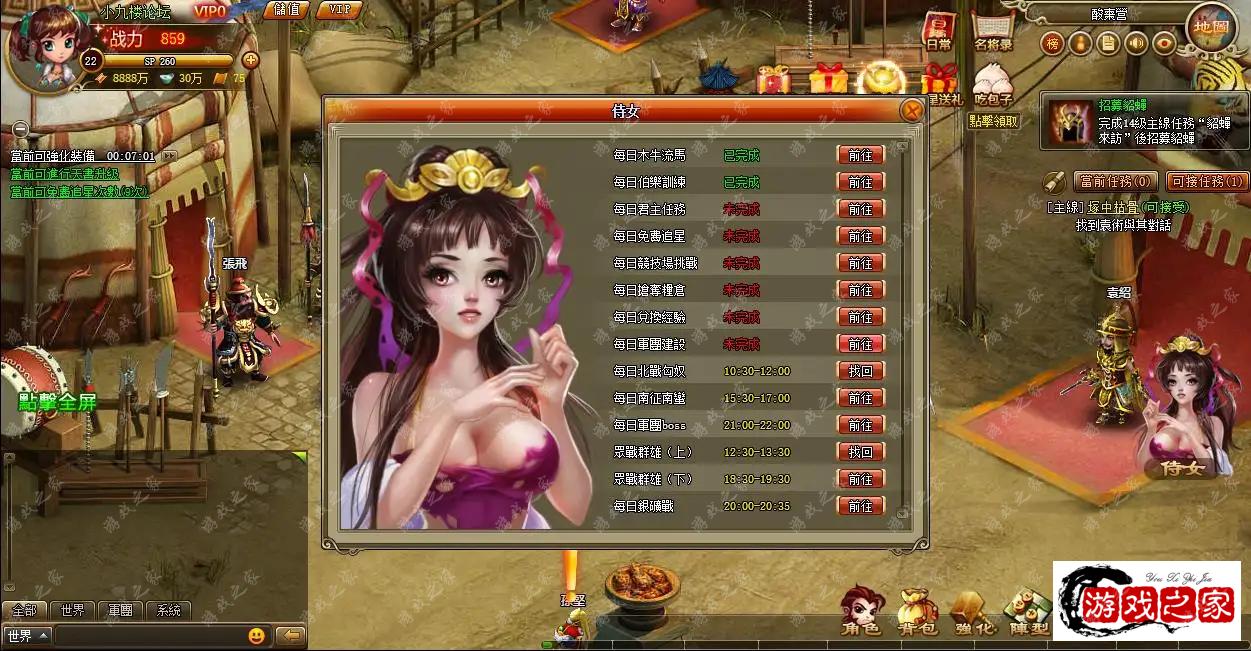
Task: Go to the 每日君主任務 task
Action: click(860, 209)
